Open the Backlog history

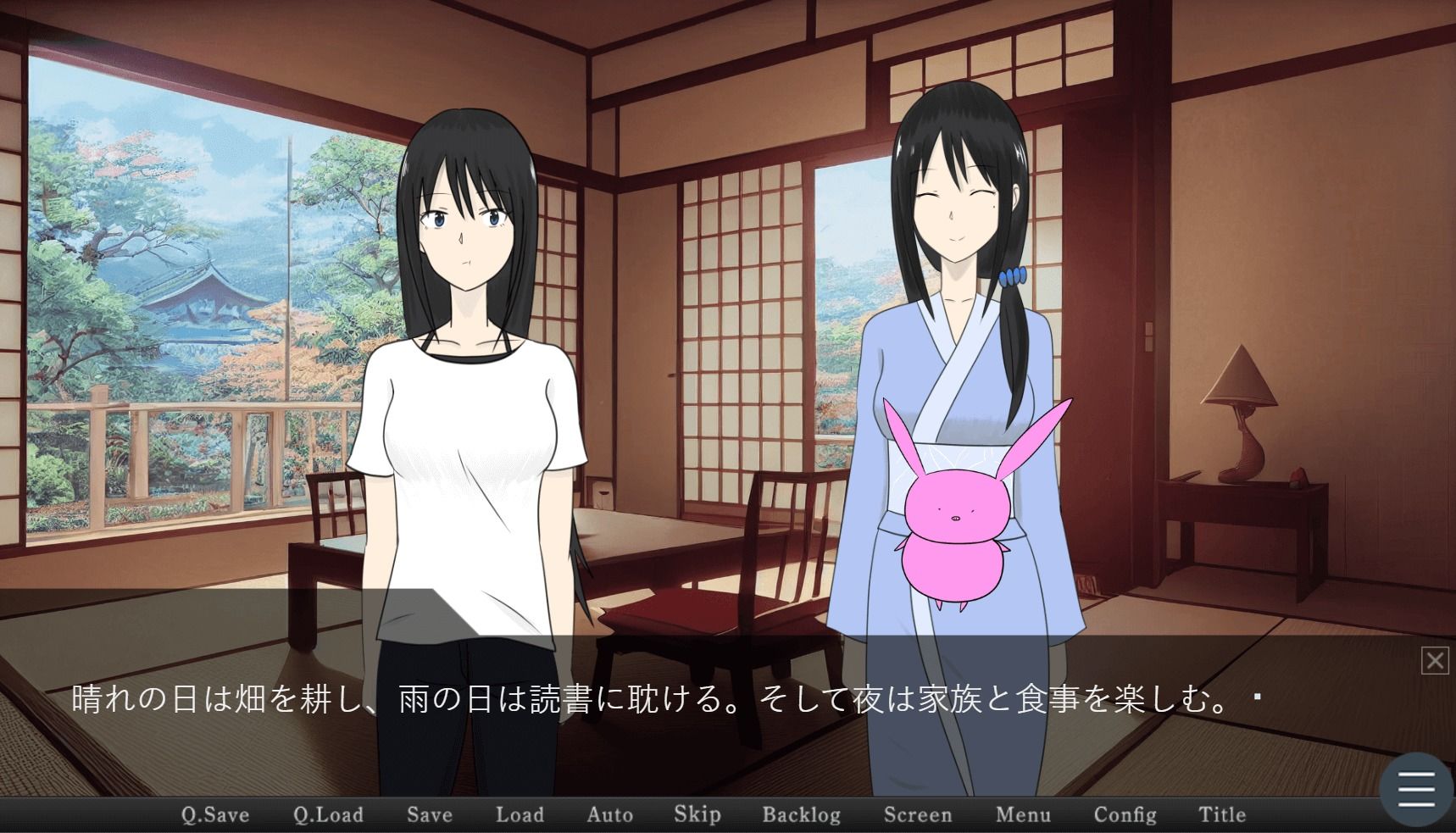[800, 814]
